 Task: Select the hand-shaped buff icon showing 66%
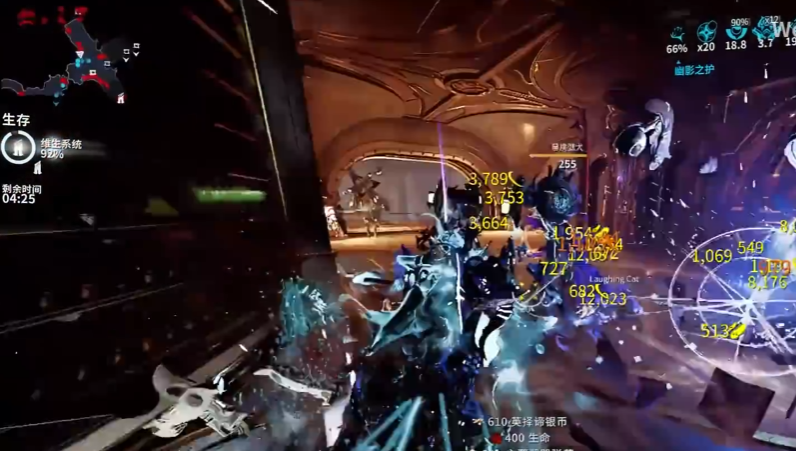pos(677,33)
